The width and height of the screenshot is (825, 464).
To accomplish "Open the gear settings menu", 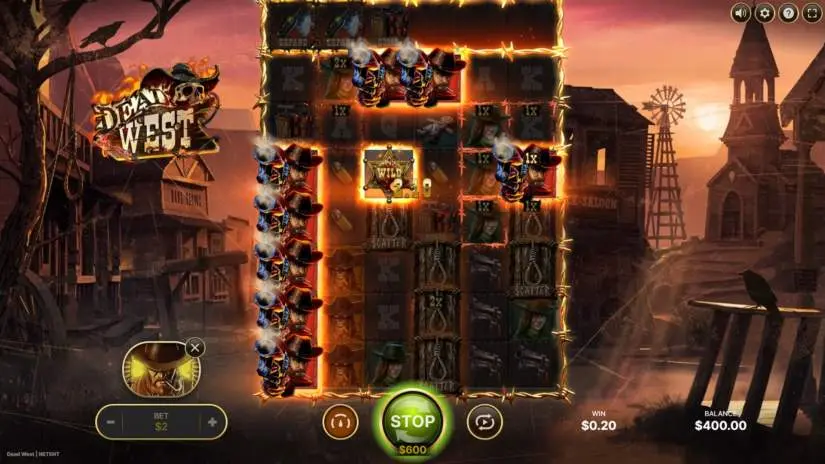I will point(765,13).
